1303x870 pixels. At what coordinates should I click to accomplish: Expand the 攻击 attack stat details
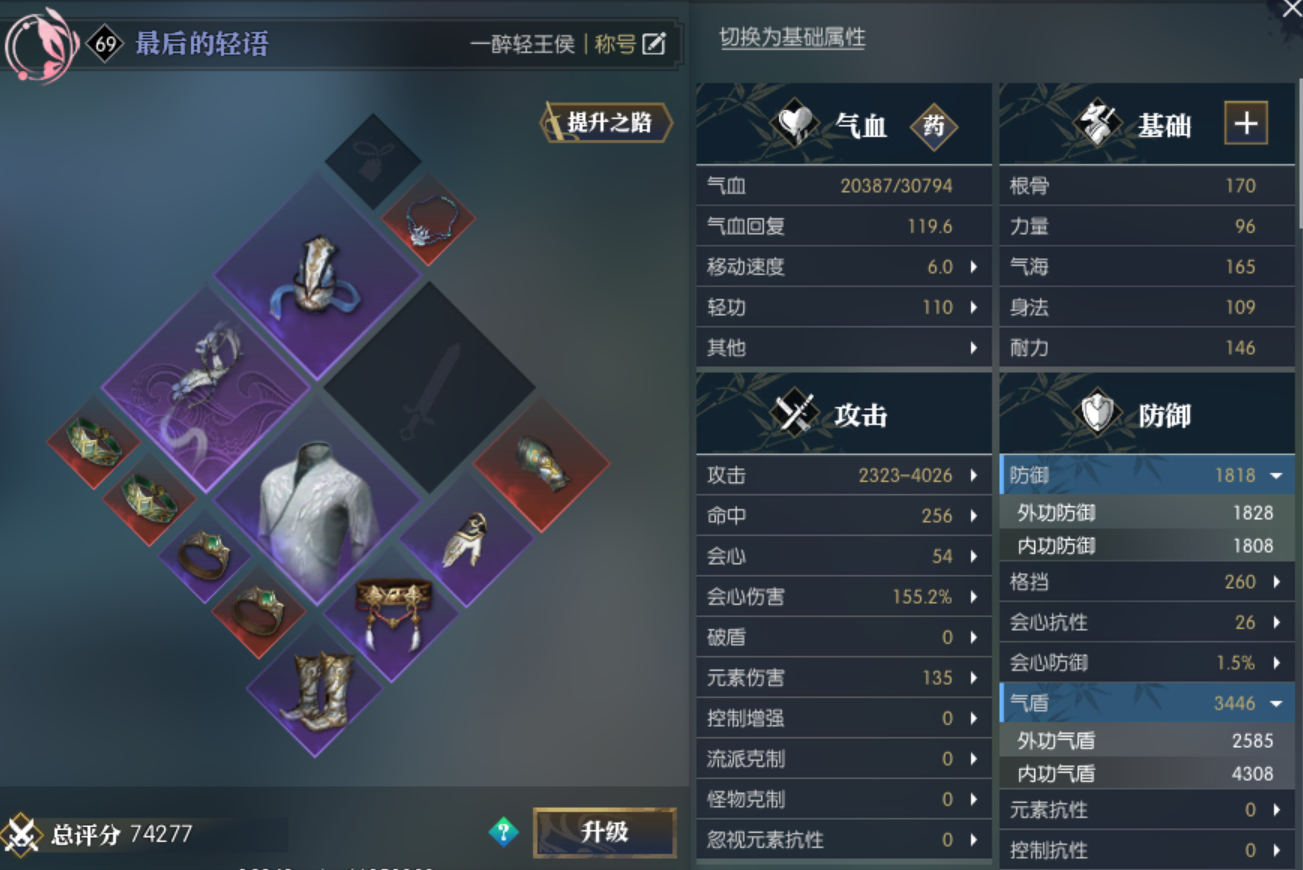(974, 476)
